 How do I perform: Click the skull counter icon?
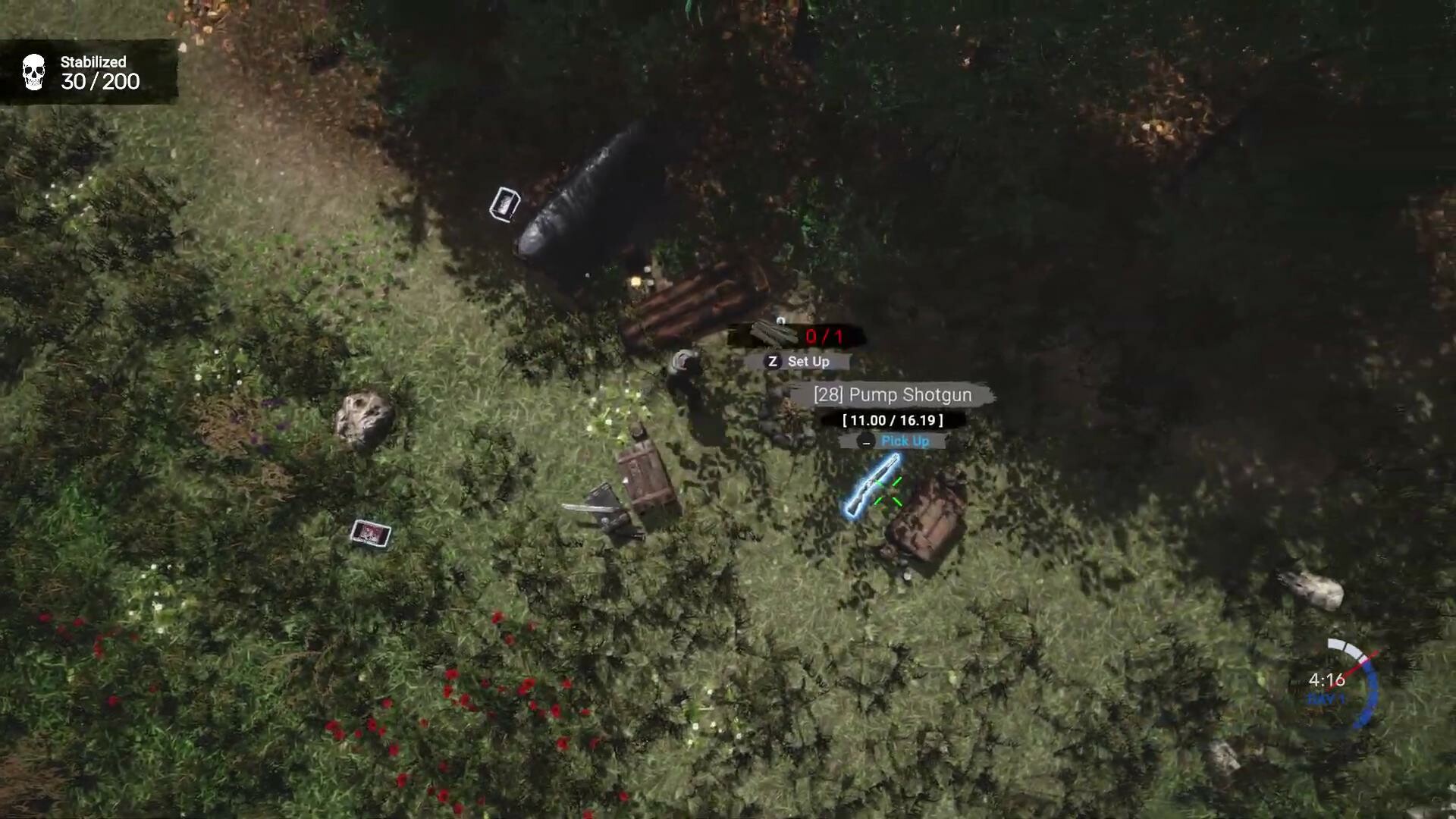click(33, 72)
